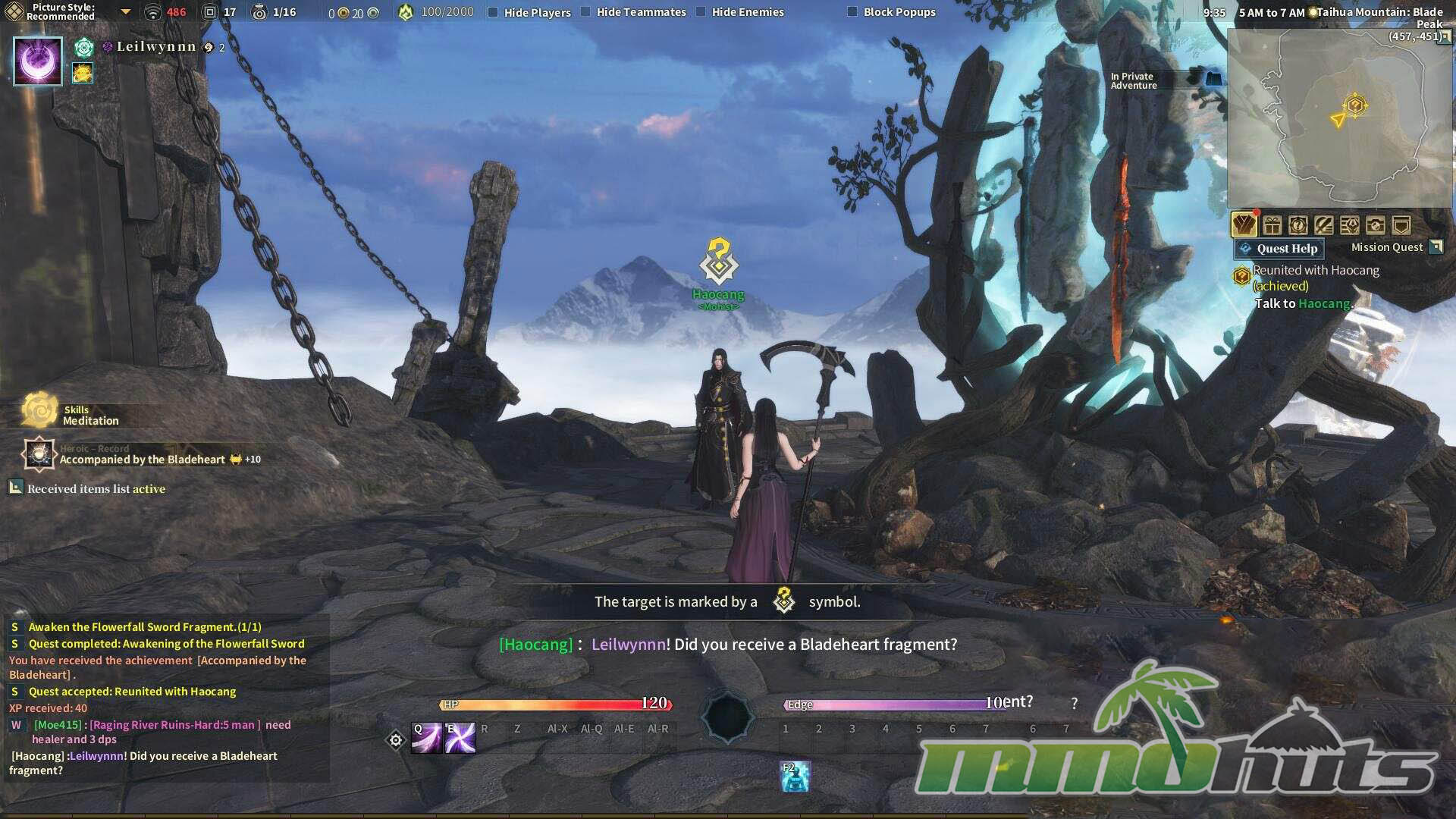
Task: Select the quest marker on the minimap
Action: (x=1355, y=105)
